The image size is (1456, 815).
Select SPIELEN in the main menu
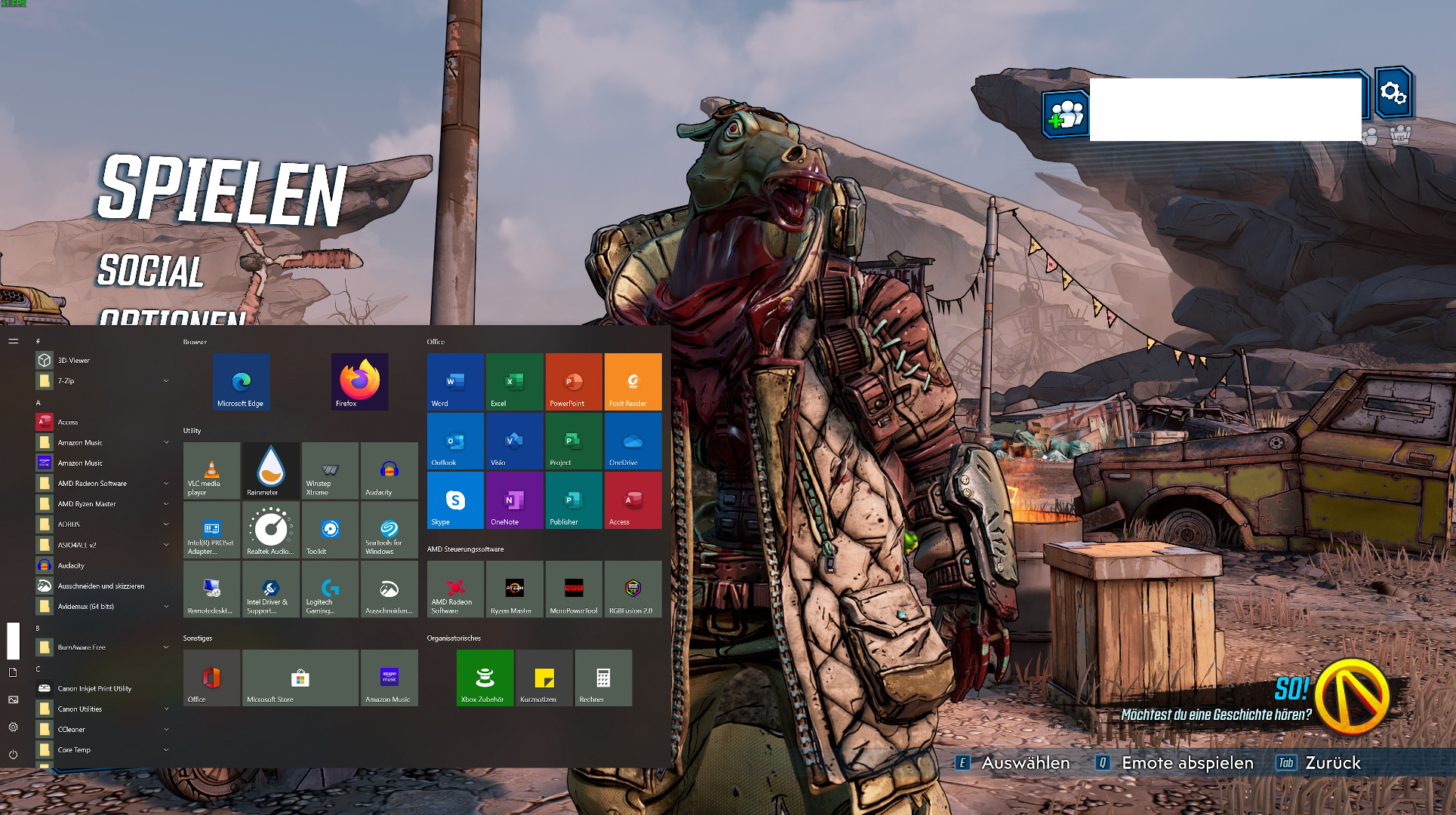(x=221, y=190)
